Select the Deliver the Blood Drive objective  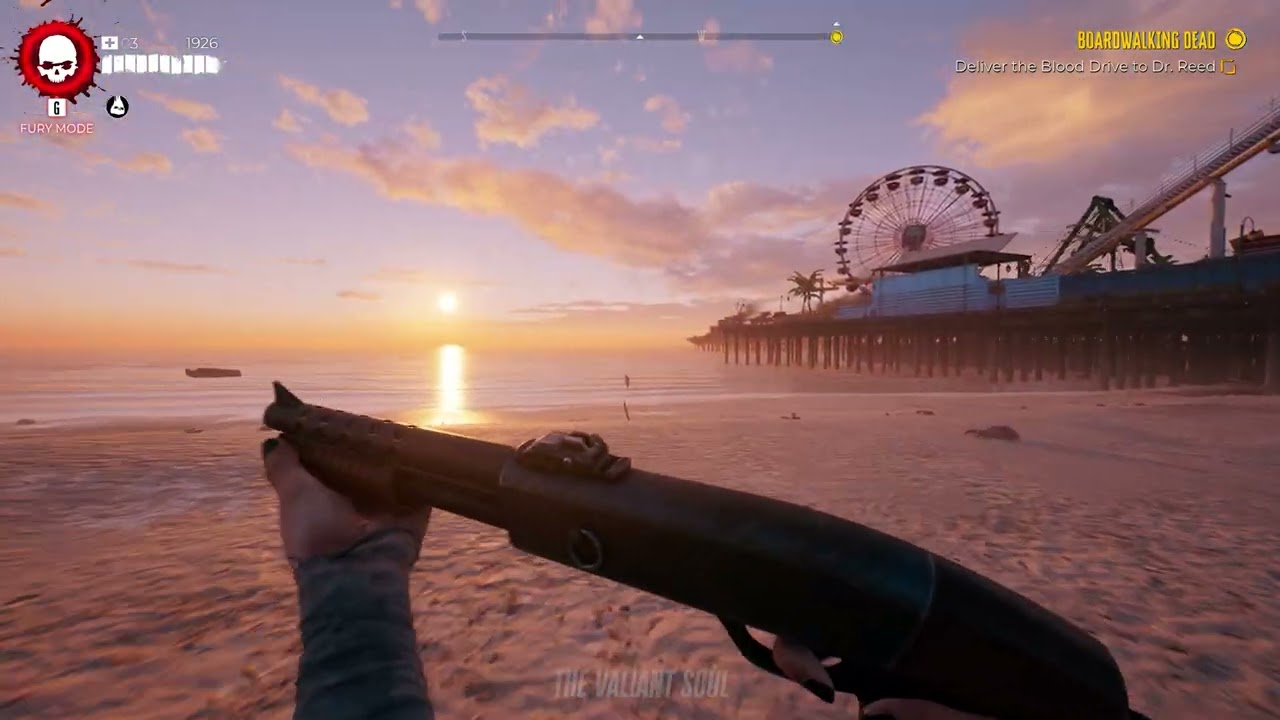click(1085, 67)
